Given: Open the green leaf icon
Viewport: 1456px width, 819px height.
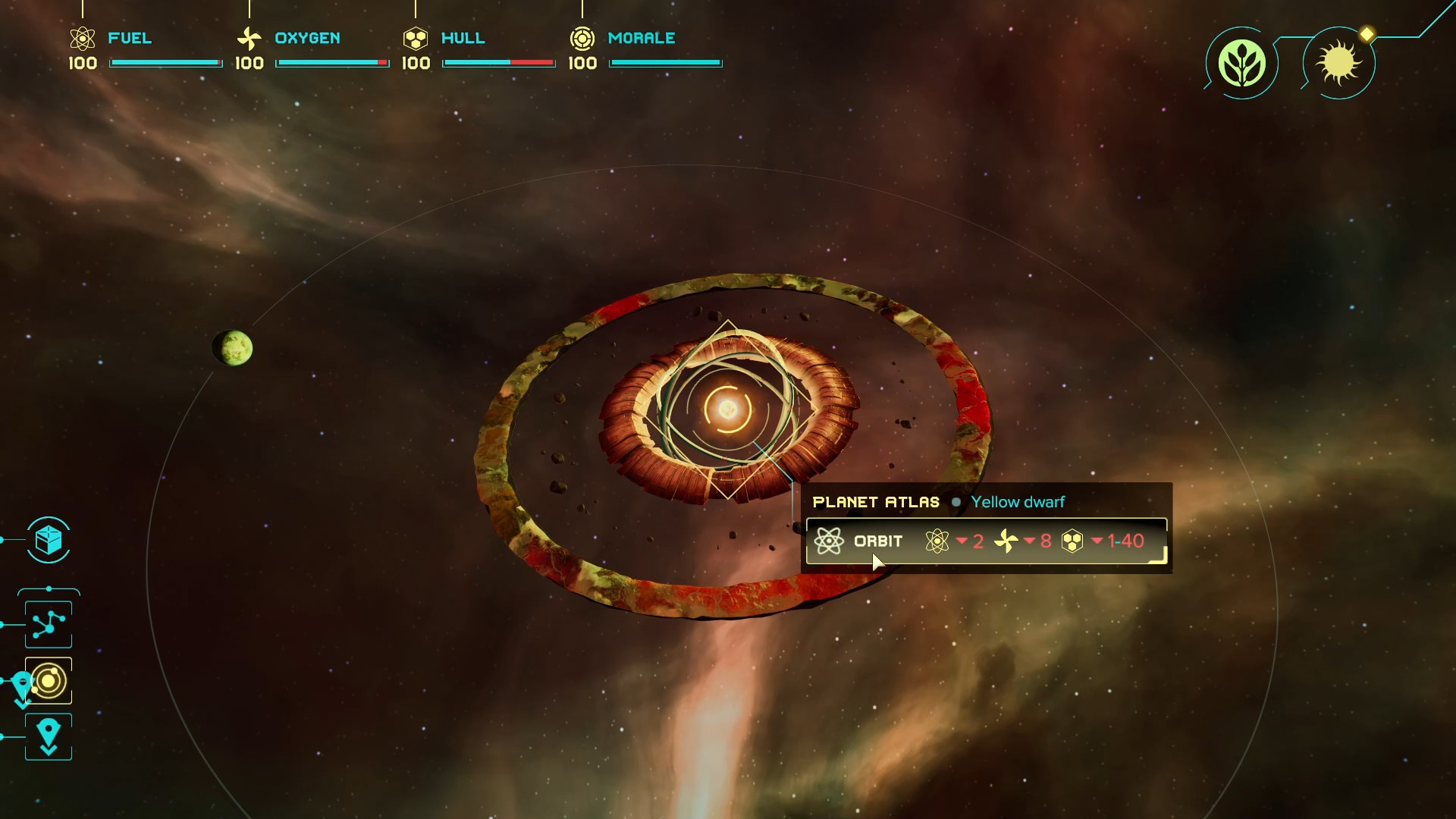Looking at the screenshot, I should [x=1241, y=63].
